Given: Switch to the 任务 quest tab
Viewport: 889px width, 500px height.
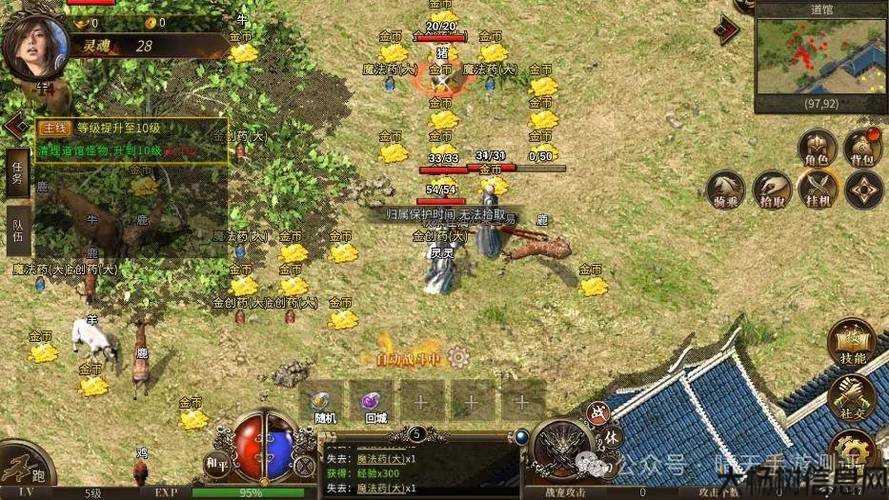Looking at the screenshot, I should pos(17,174).
